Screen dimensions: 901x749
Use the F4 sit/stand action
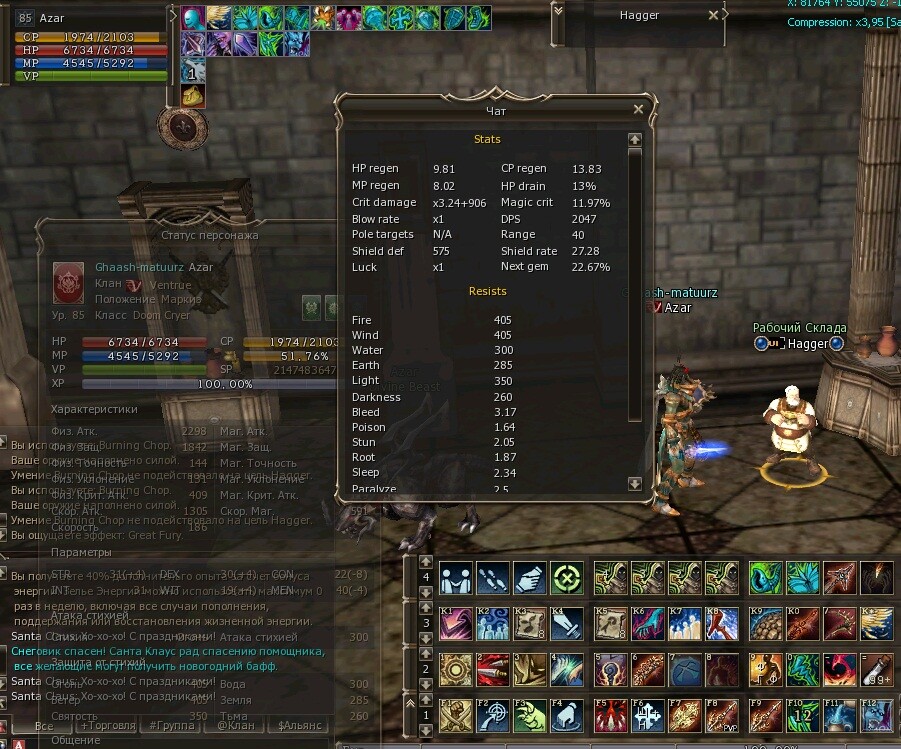567,715
